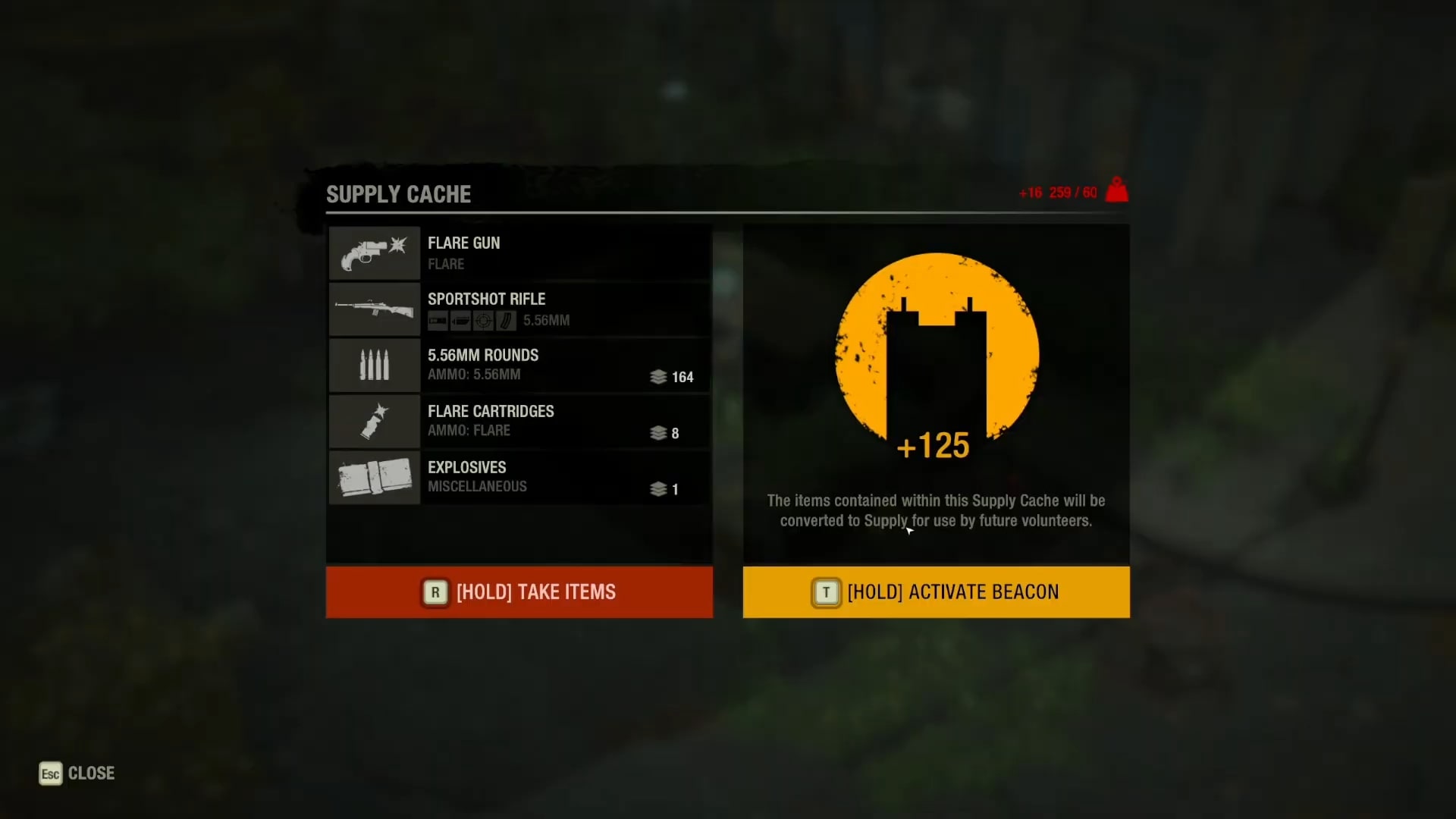Click Close at the bottom left

(x=91, y=773)
